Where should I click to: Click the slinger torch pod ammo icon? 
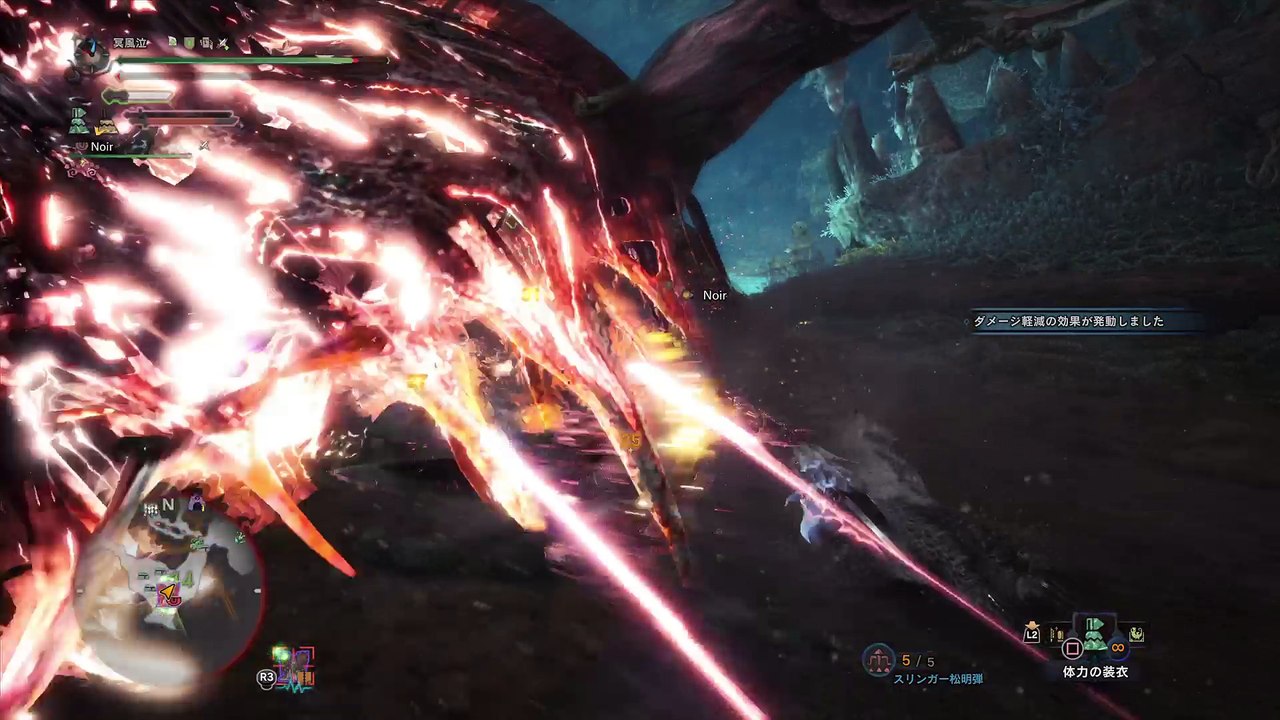pyautogui.click(x=880, y=659)
